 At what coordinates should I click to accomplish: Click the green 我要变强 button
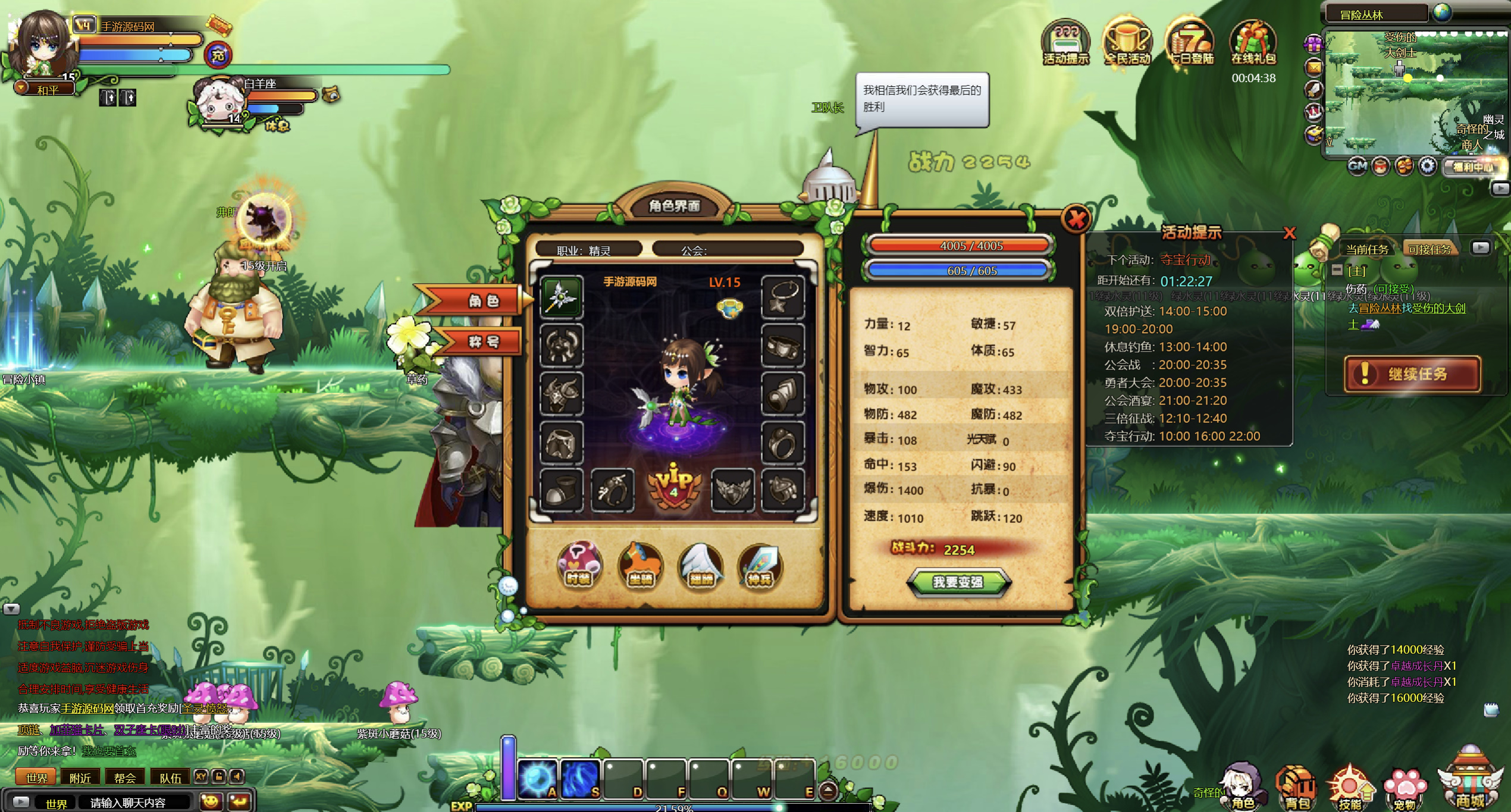(x=957, y=582)
